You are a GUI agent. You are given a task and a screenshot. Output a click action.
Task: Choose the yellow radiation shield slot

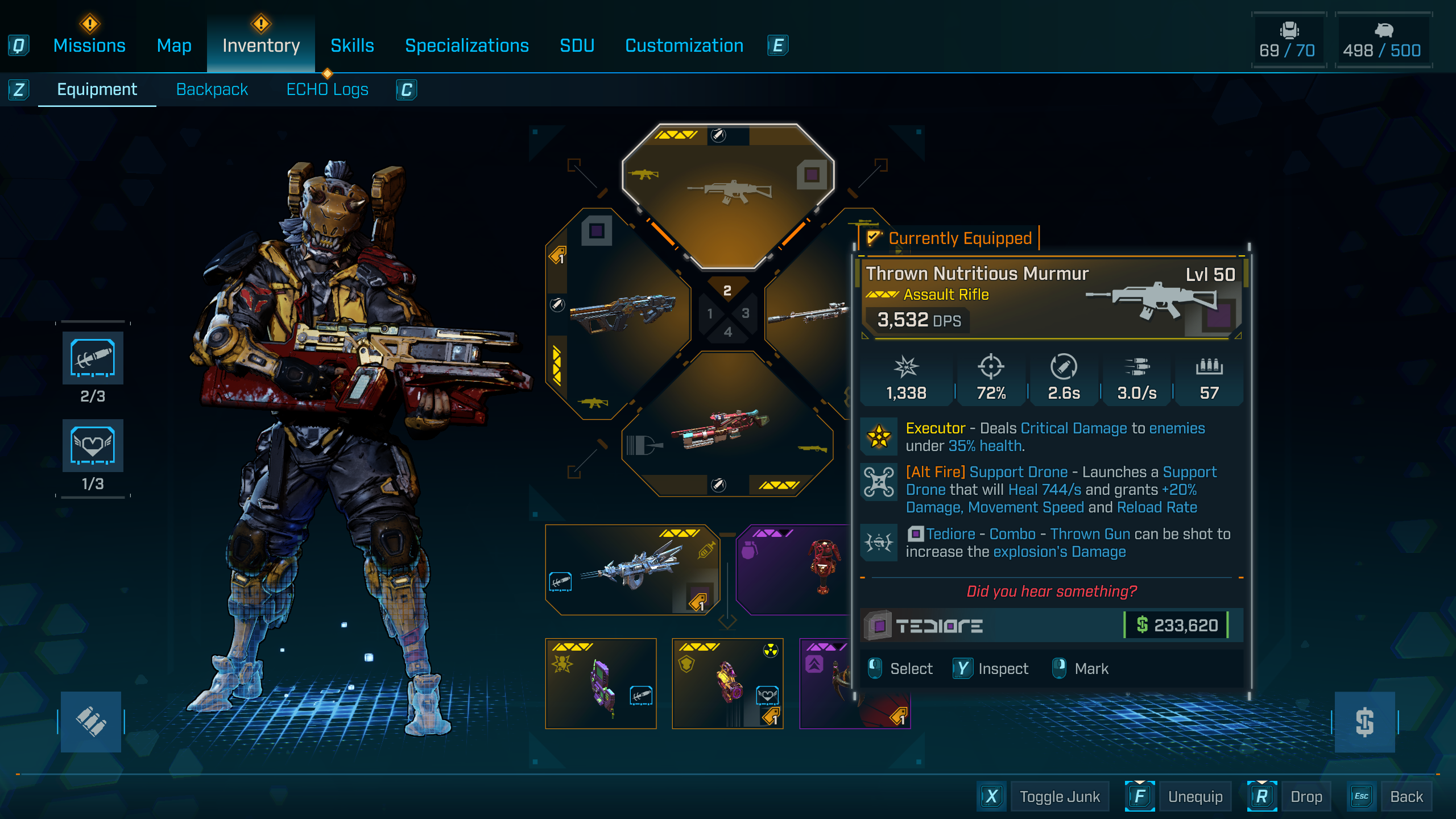click(727, 682)
